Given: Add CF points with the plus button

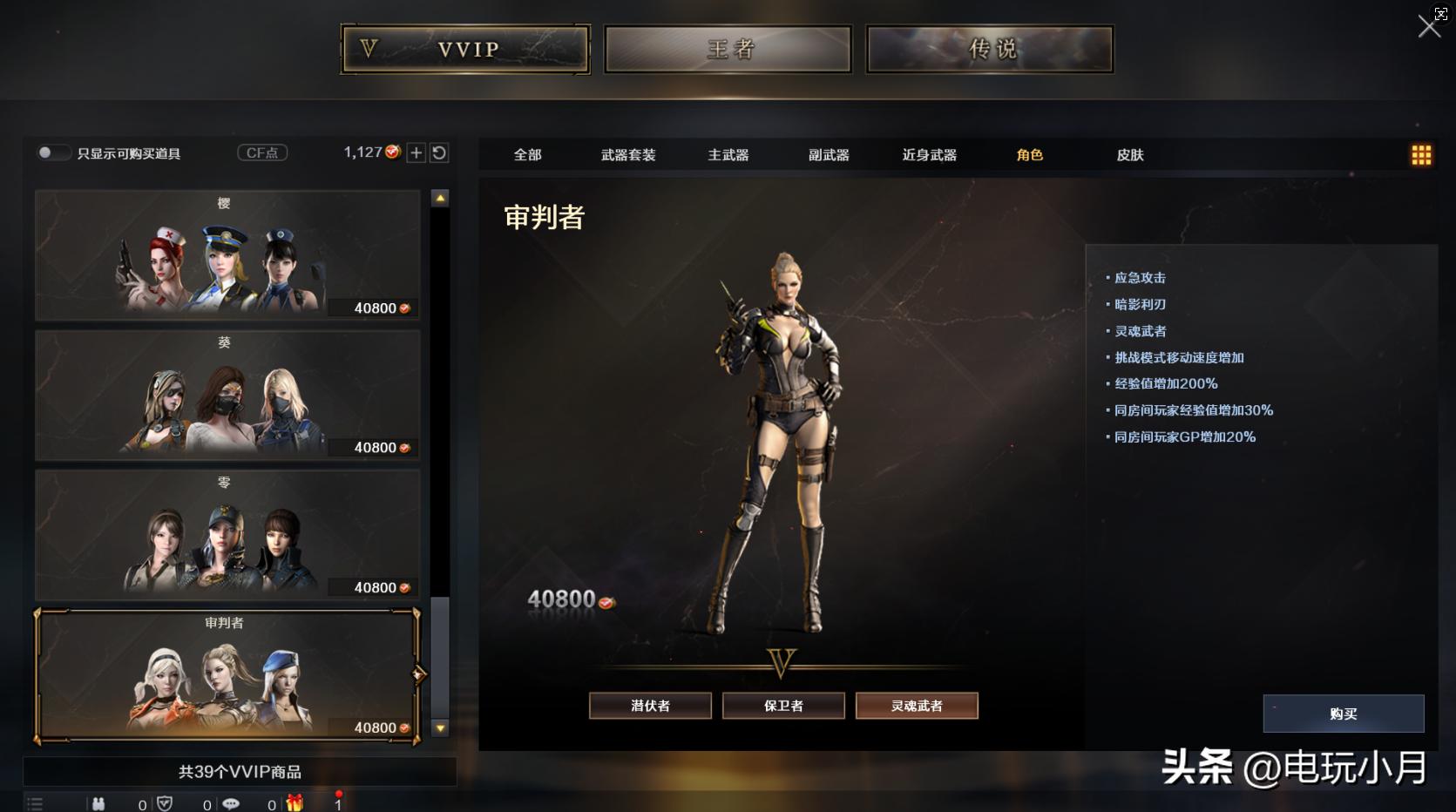Looking at the screenshot, I should click(x=416, y=153).
